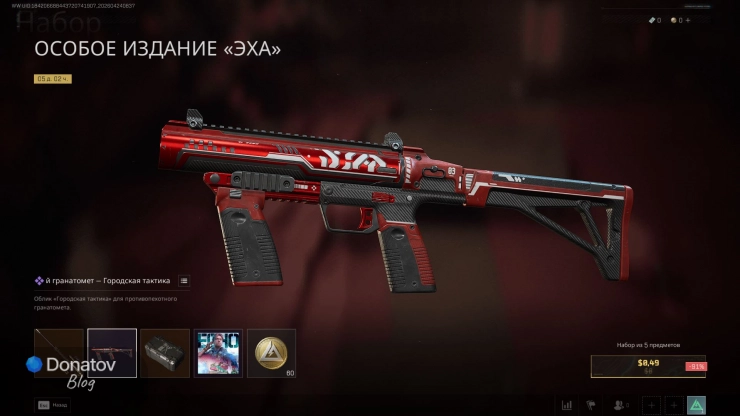This screenshot has width=740, height=416.
Task: Open the bar chart stats icon
Action: (x=567, y=405)
